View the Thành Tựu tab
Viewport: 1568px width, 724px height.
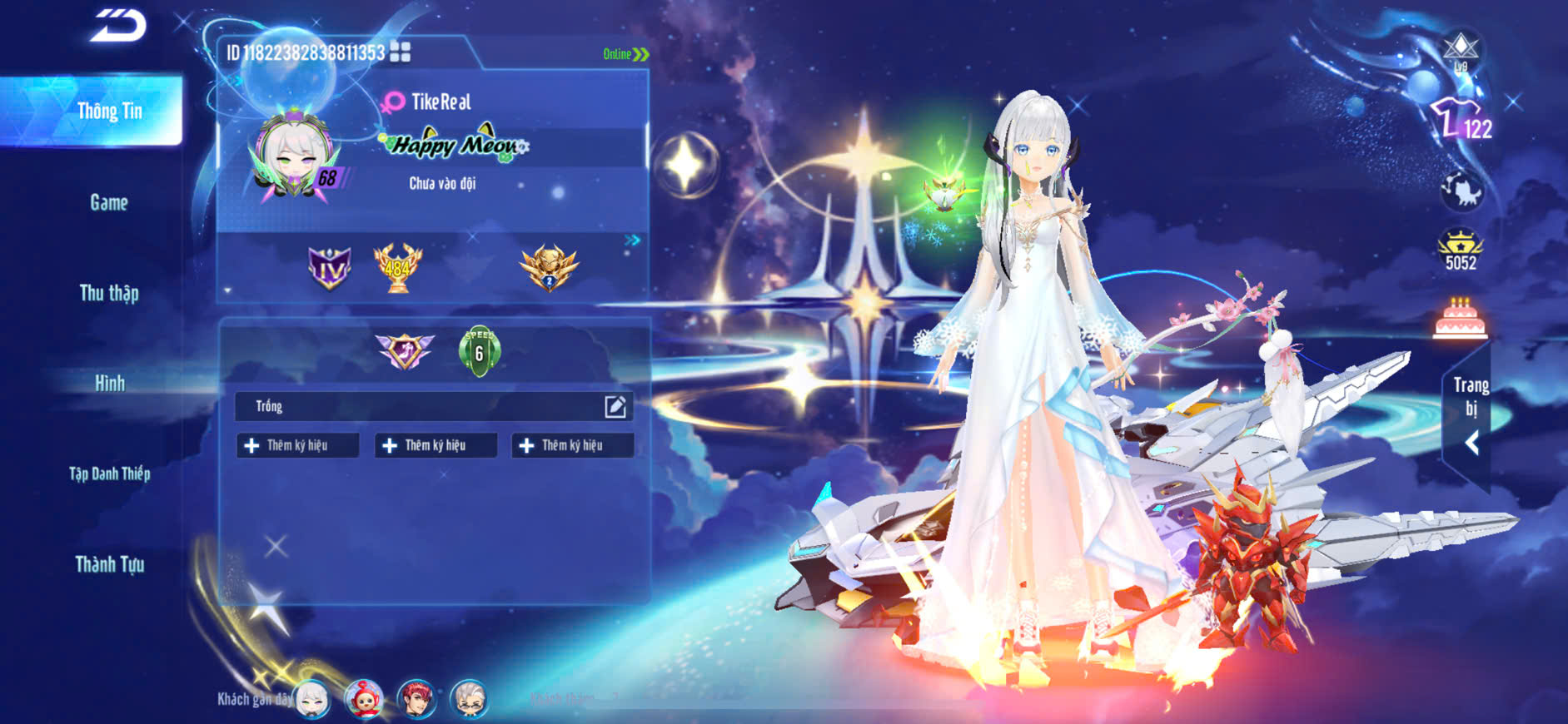coord(109,564)
